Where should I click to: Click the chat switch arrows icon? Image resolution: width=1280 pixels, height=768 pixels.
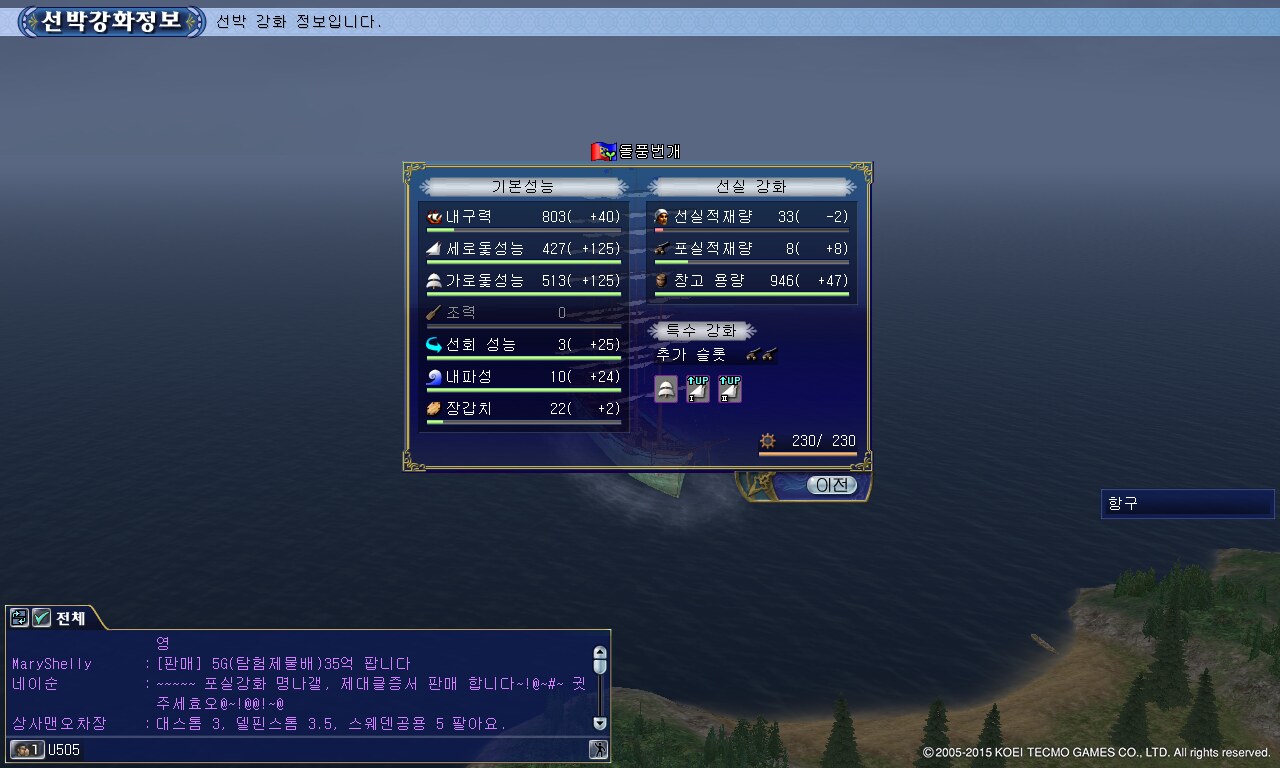(x=19, y=618)
